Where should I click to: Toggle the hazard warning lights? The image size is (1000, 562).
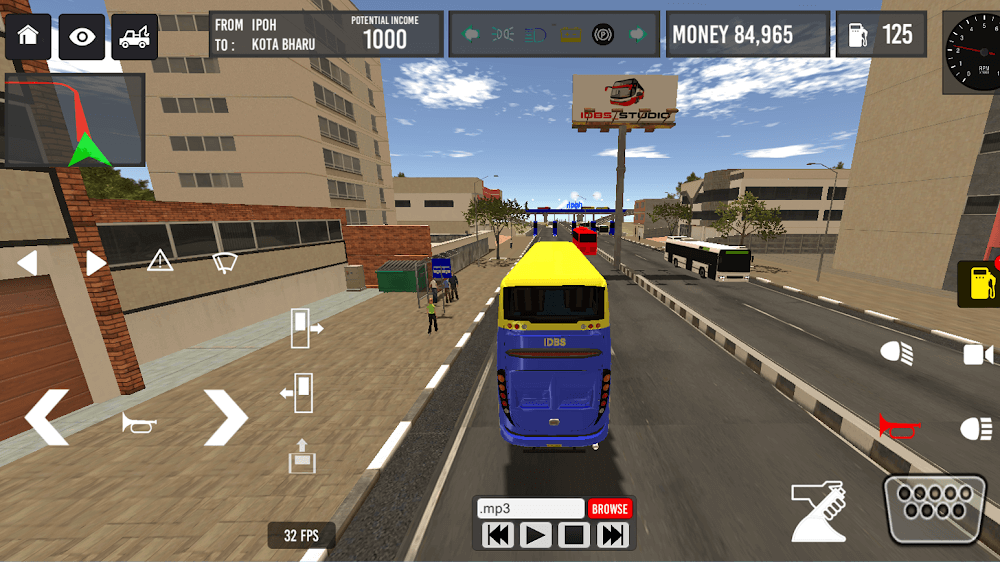pyautogui.click(x=160, y=262)
